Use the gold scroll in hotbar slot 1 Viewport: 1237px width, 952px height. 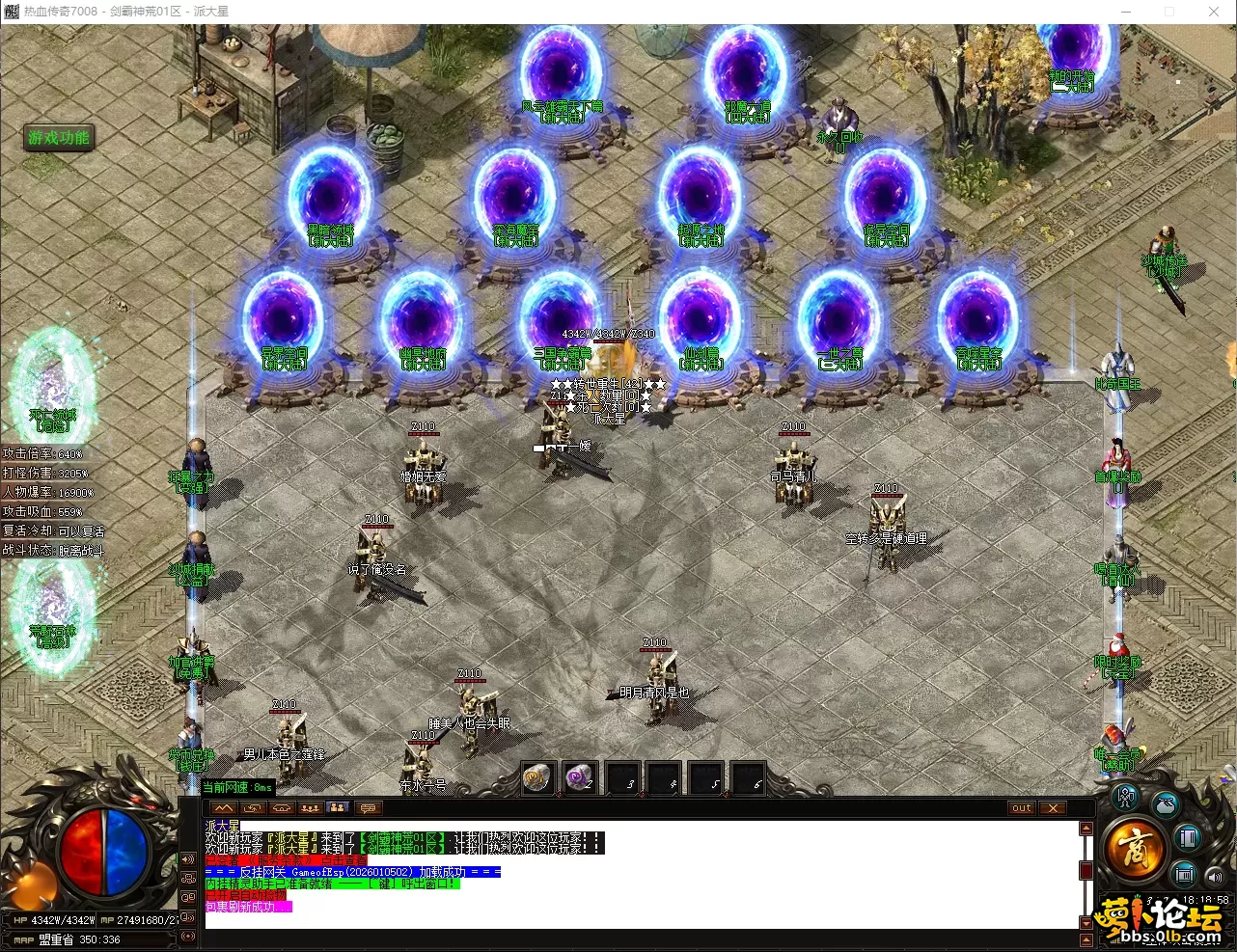point(537,777)
